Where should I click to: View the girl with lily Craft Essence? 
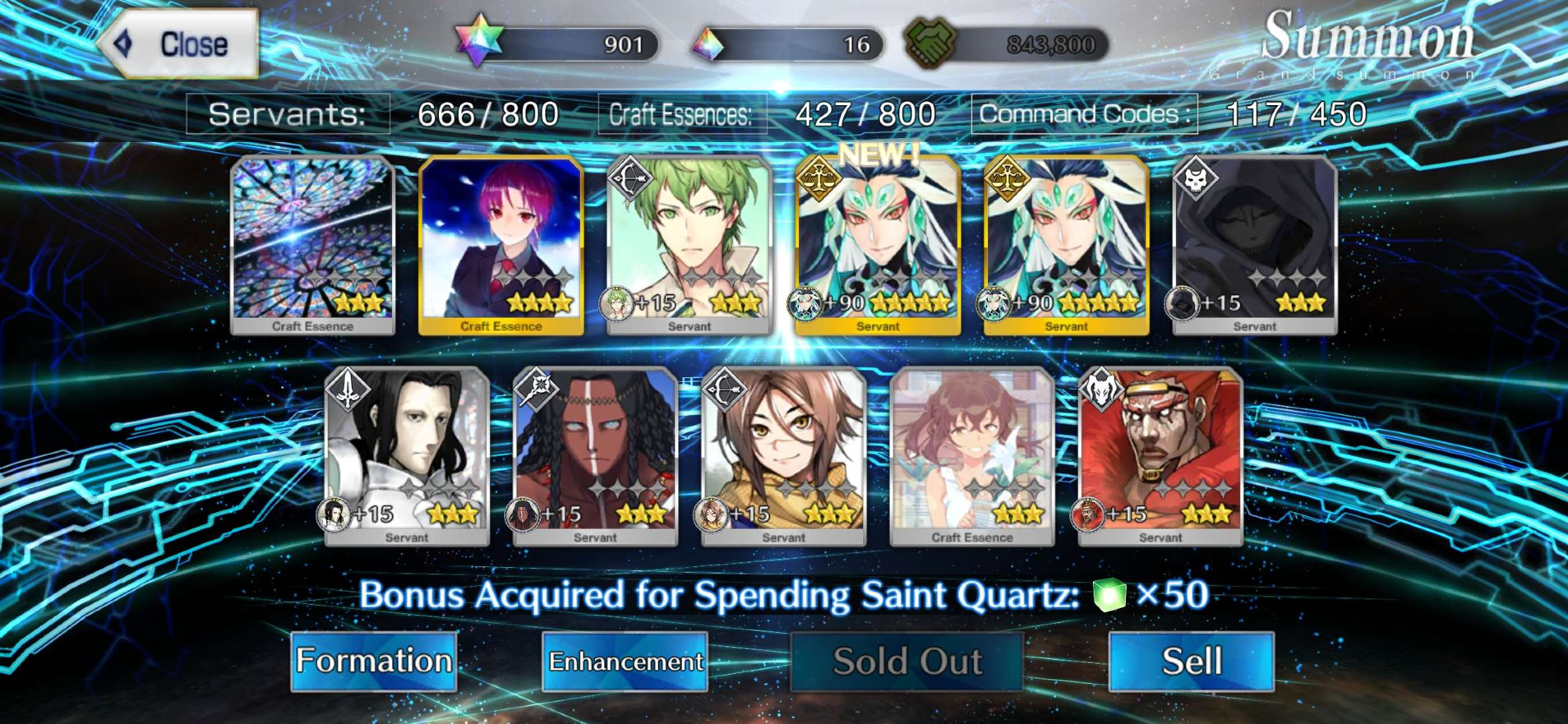point(972,457)
